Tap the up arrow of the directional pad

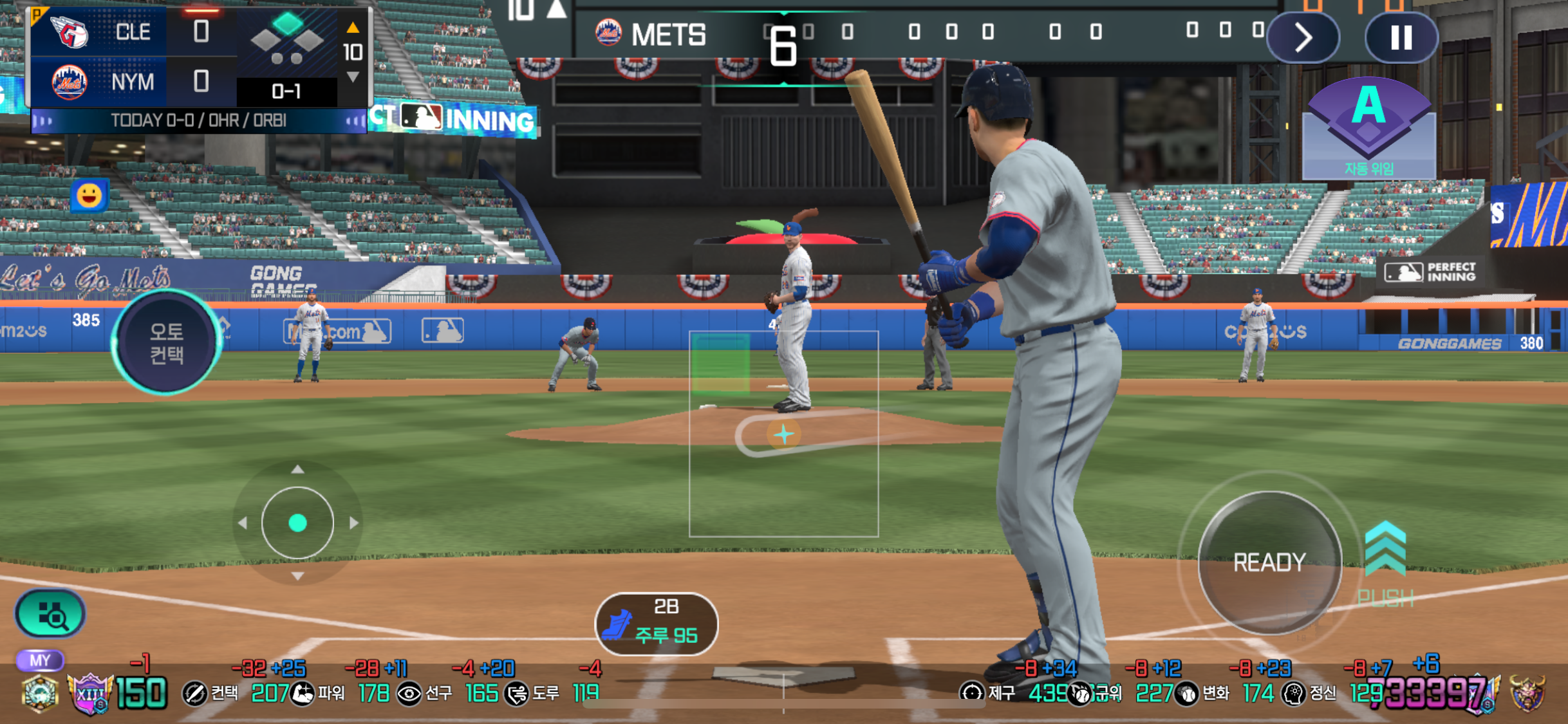(x=297, y=470)
